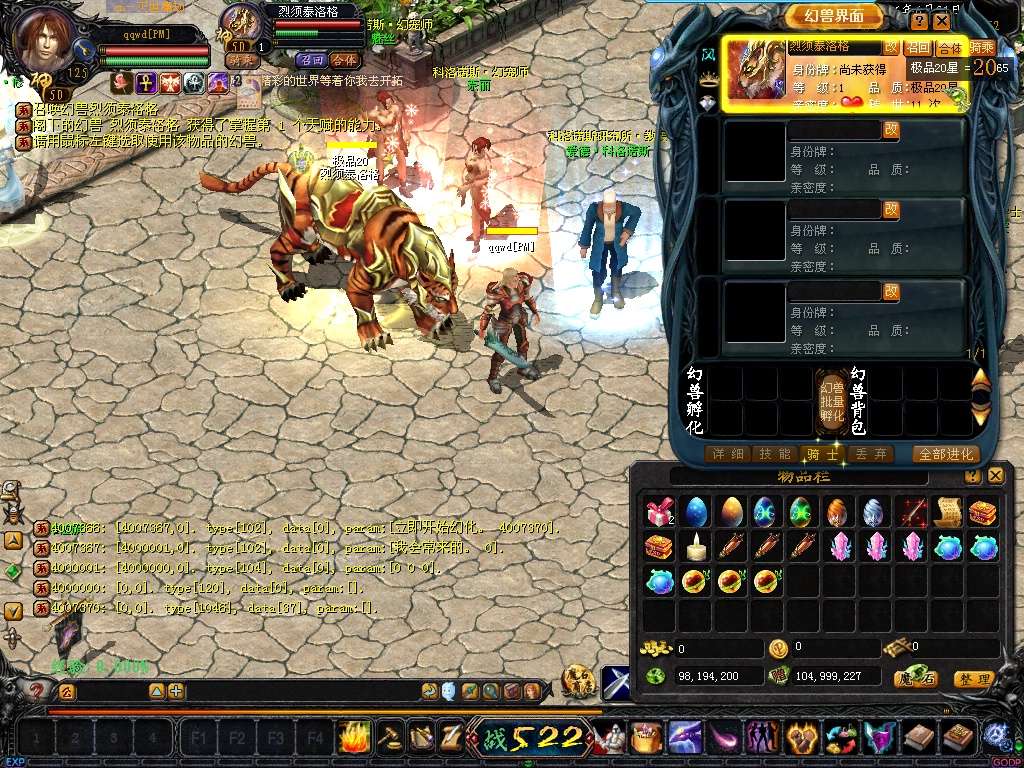Sort inventory with the 整理 button
1024x768 pixels.
(x=974, y=679)
